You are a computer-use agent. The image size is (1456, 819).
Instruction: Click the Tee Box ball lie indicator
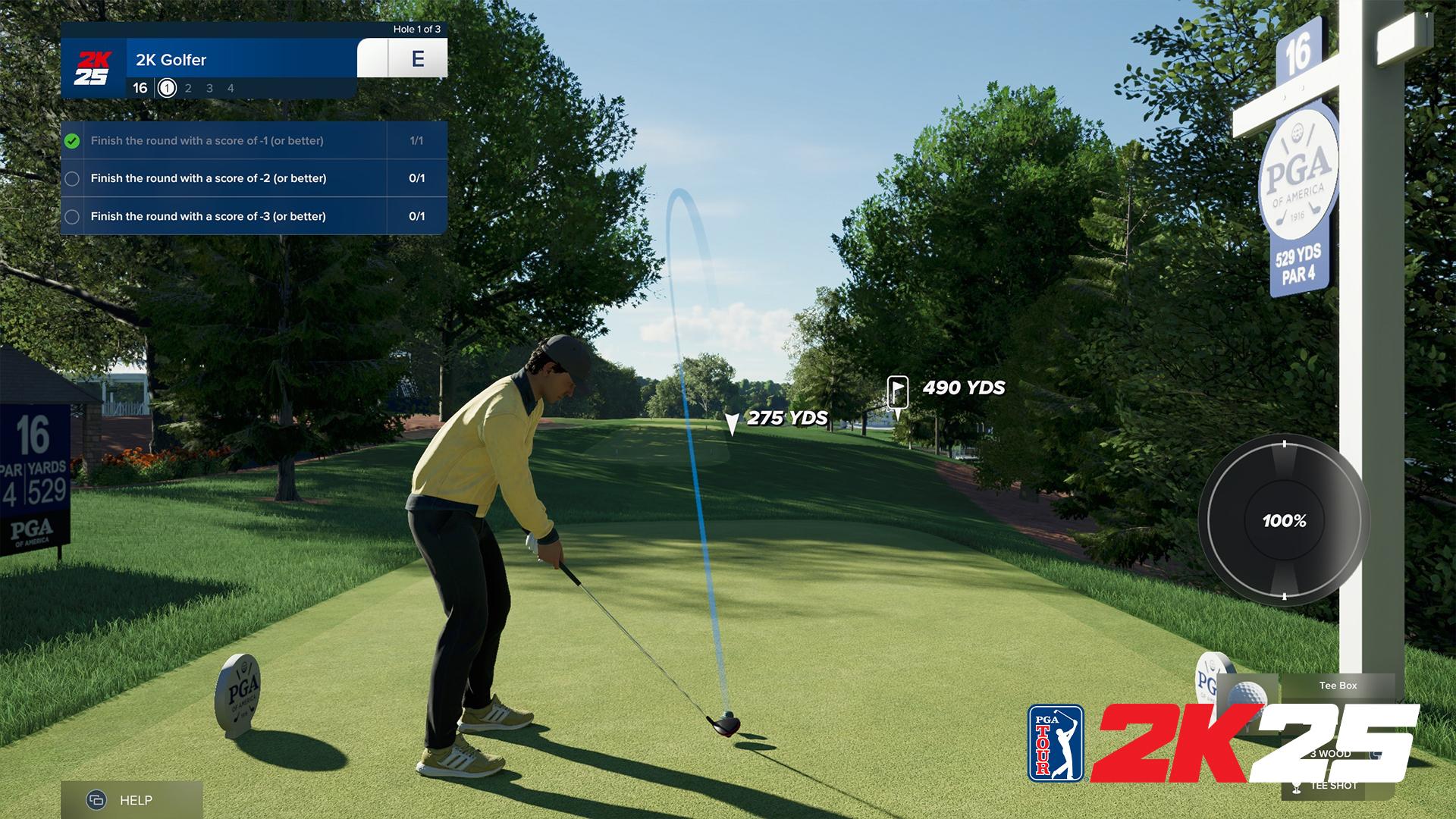[x=1337, y=686]
